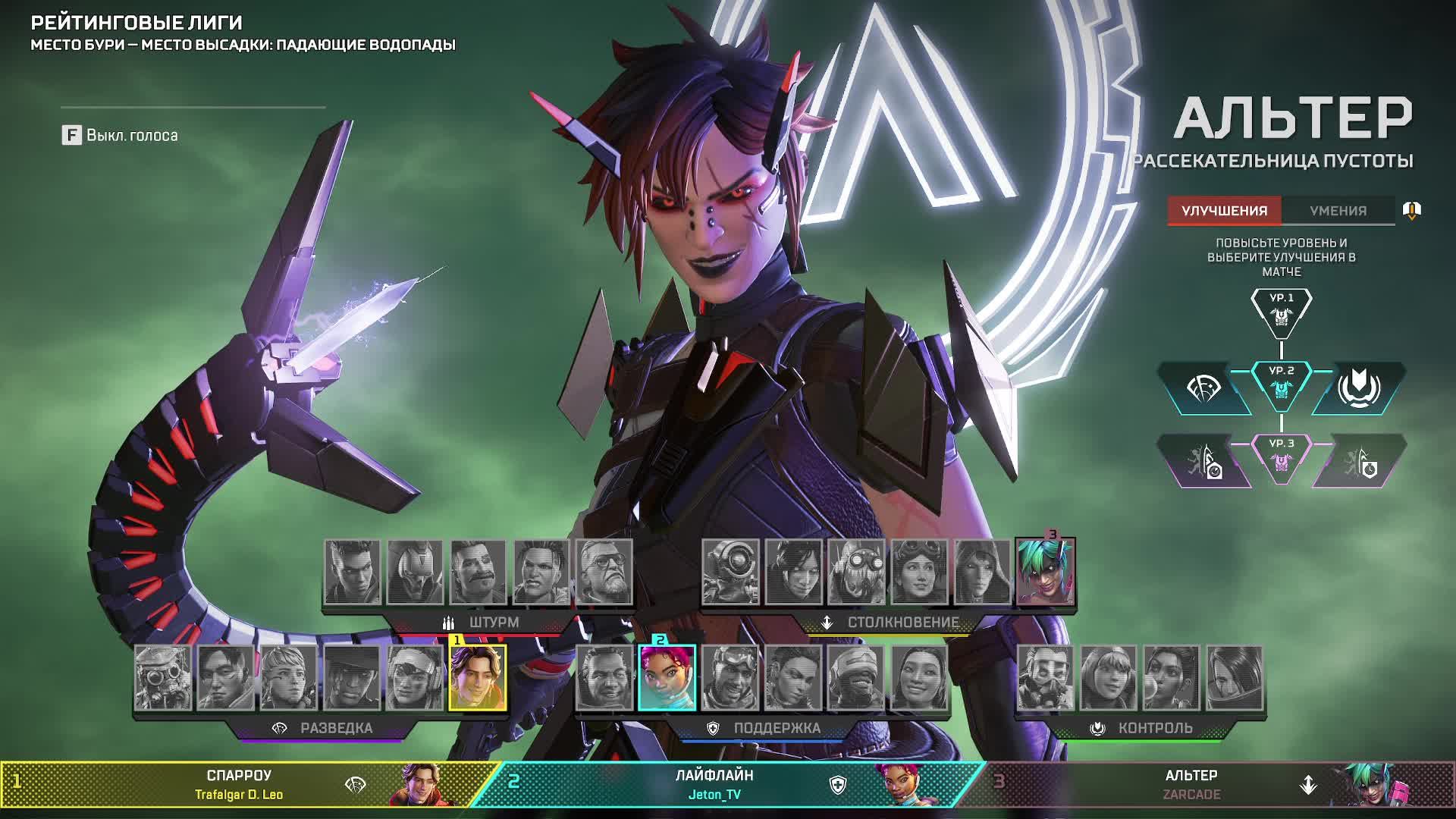1456x819 pixels.
Task: Pick the Fuse portrait with the mustache
Action: 478,572
